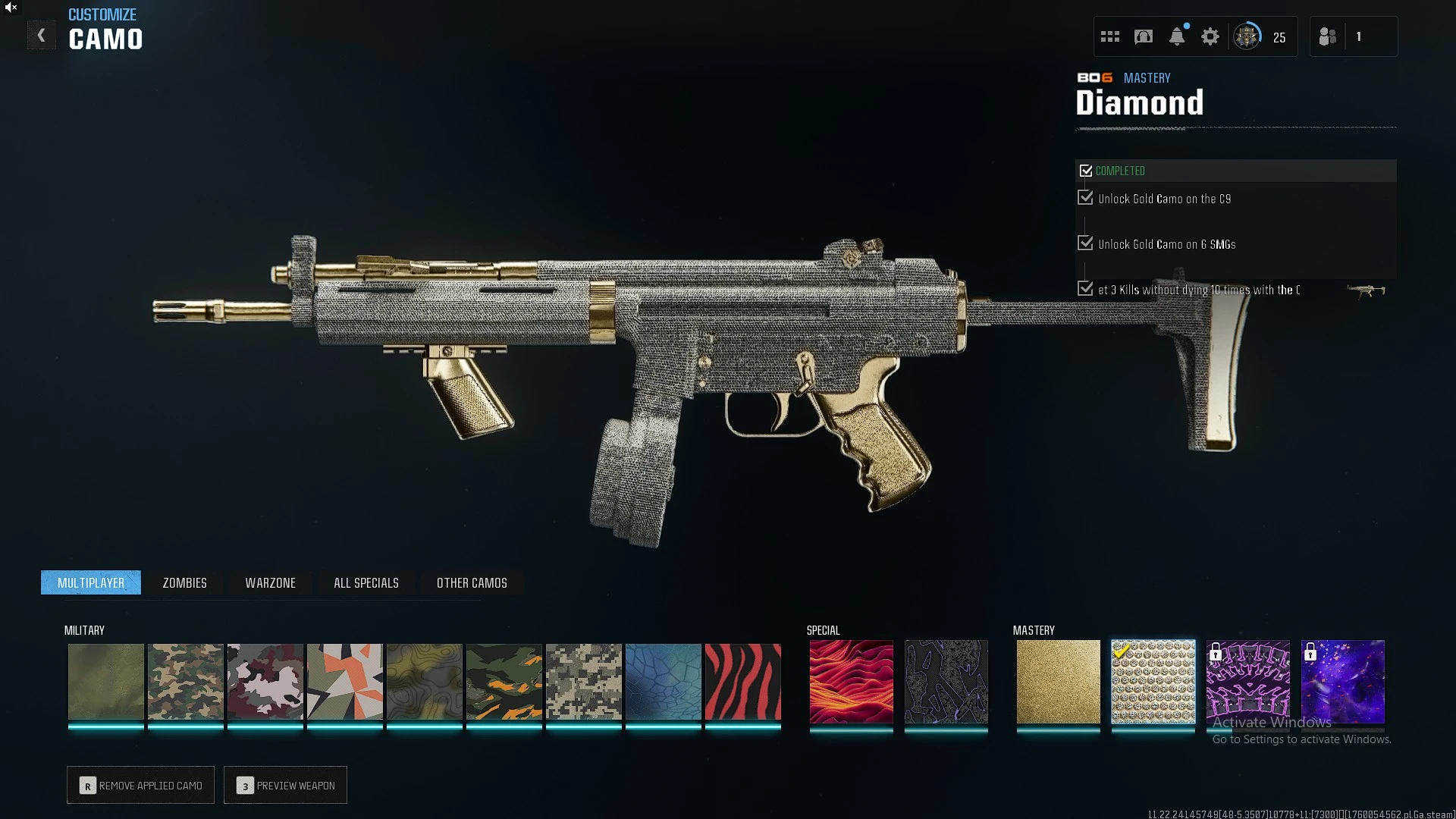Screen dimensions: 1456x819
Task: Open the Warzone camo tab
Action: pyautogui.click(x=270, y=582)
